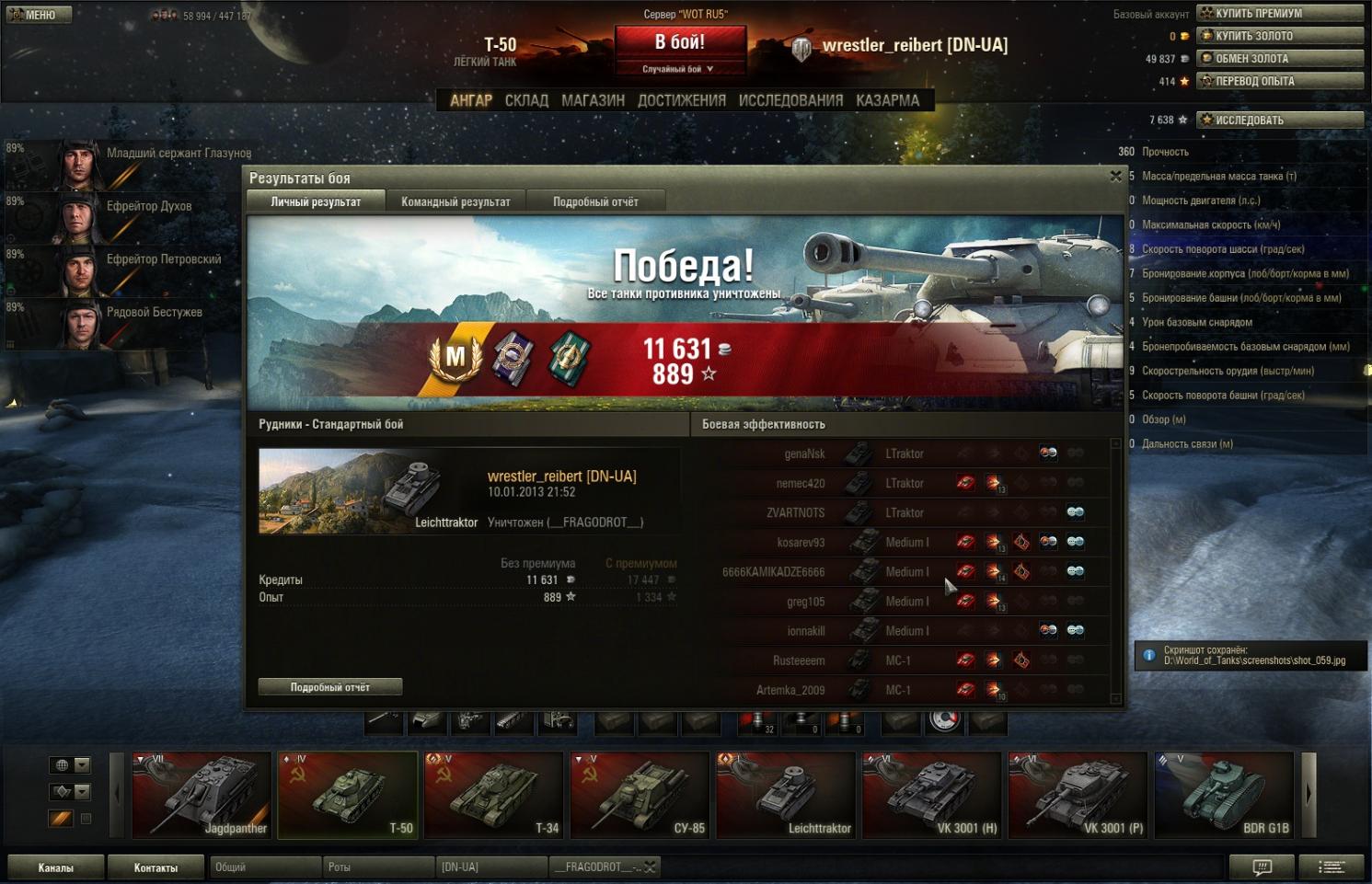This screenshot has height=884, width=1372.
Task: Click the Подробный отчёт button
Action: coord(330,687)
